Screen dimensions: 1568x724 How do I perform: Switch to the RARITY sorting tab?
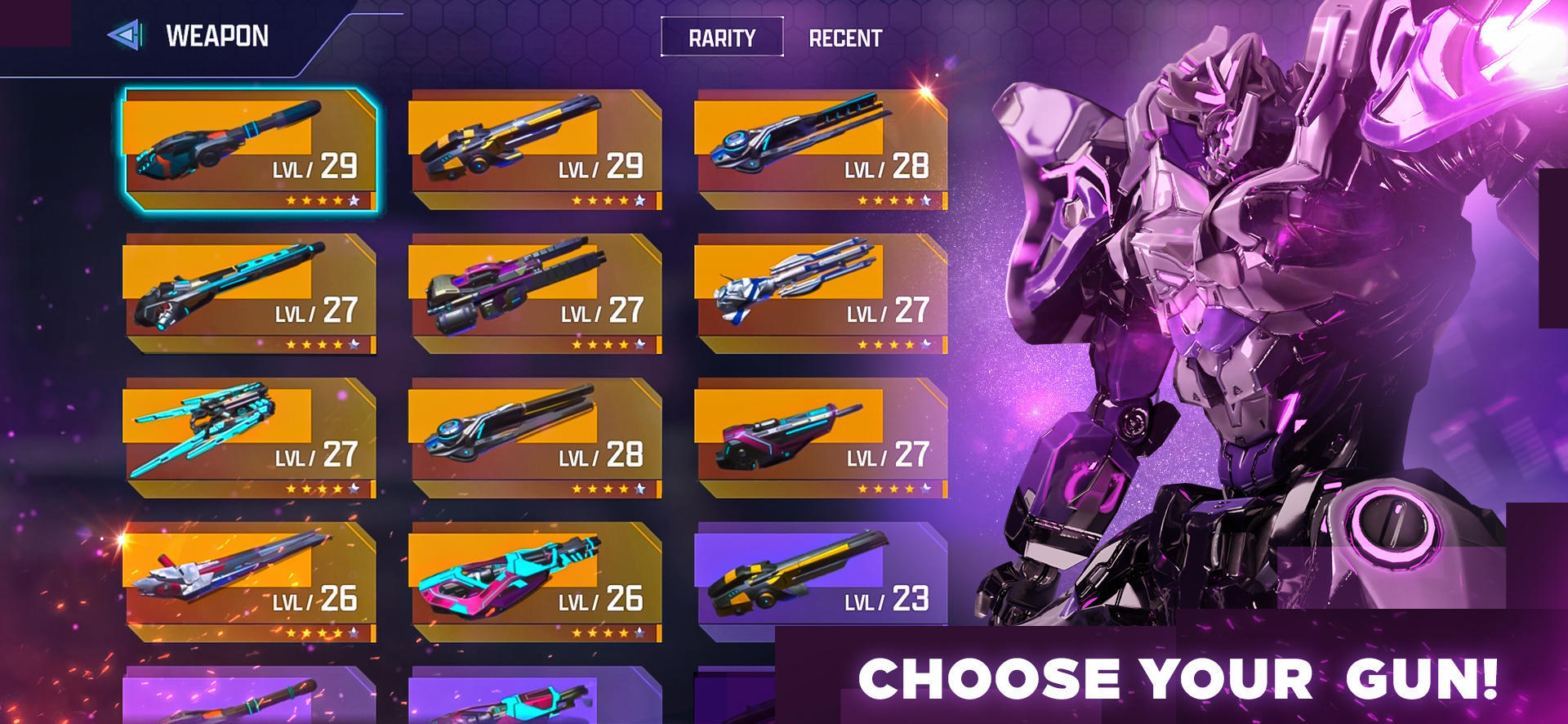point(722,38)
